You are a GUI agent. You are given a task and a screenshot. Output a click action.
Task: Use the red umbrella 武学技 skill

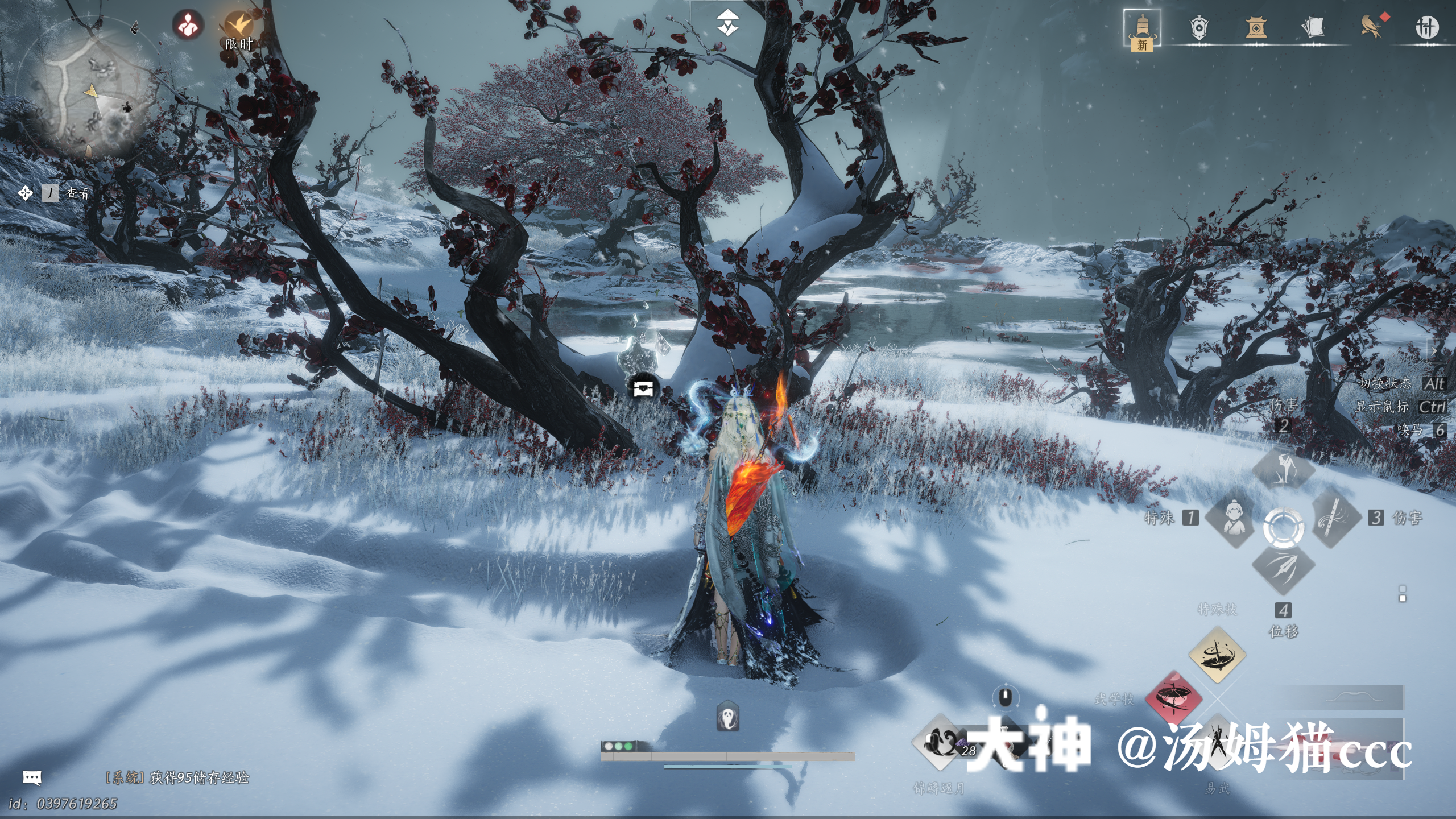pyautogui.click(x=1173, y=698)
